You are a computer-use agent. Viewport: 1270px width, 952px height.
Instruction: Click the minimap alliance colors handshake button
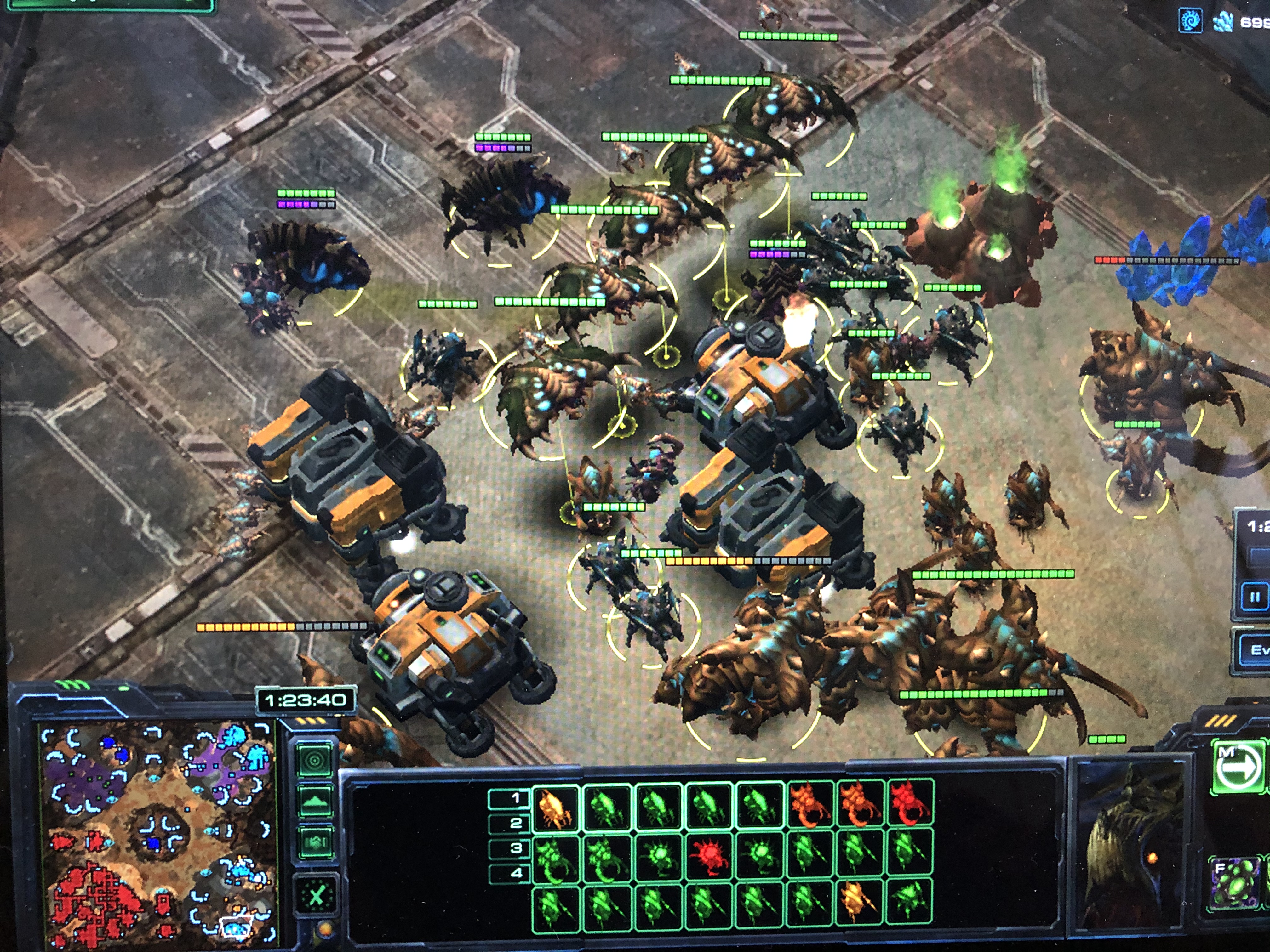pyautogui.click(x=315, y=842)
